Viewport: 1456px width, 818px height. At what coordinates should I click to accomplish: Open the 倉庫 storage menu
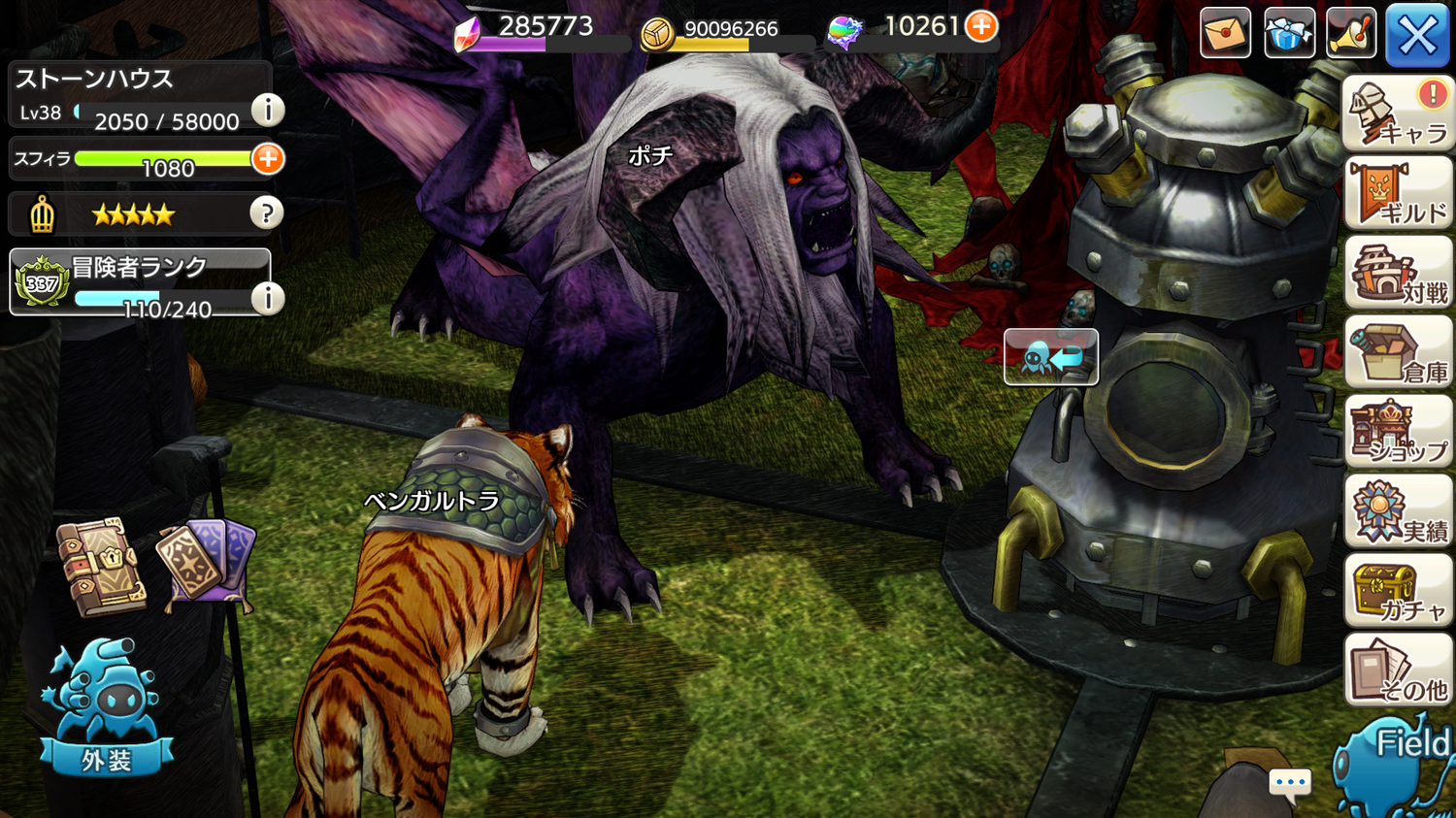click(x=1398, y=354)
